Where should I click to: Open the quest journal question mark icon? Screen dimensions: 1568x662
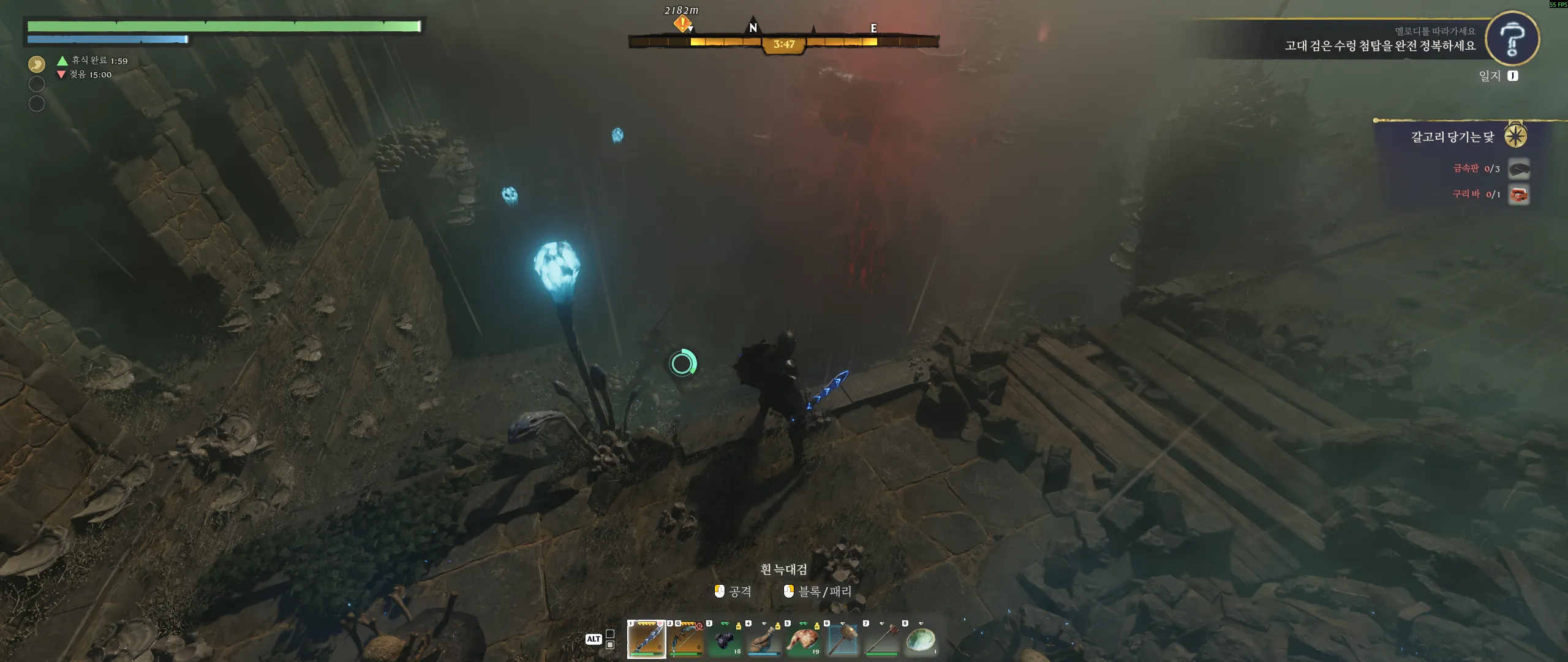click(x=1512, y=38)
